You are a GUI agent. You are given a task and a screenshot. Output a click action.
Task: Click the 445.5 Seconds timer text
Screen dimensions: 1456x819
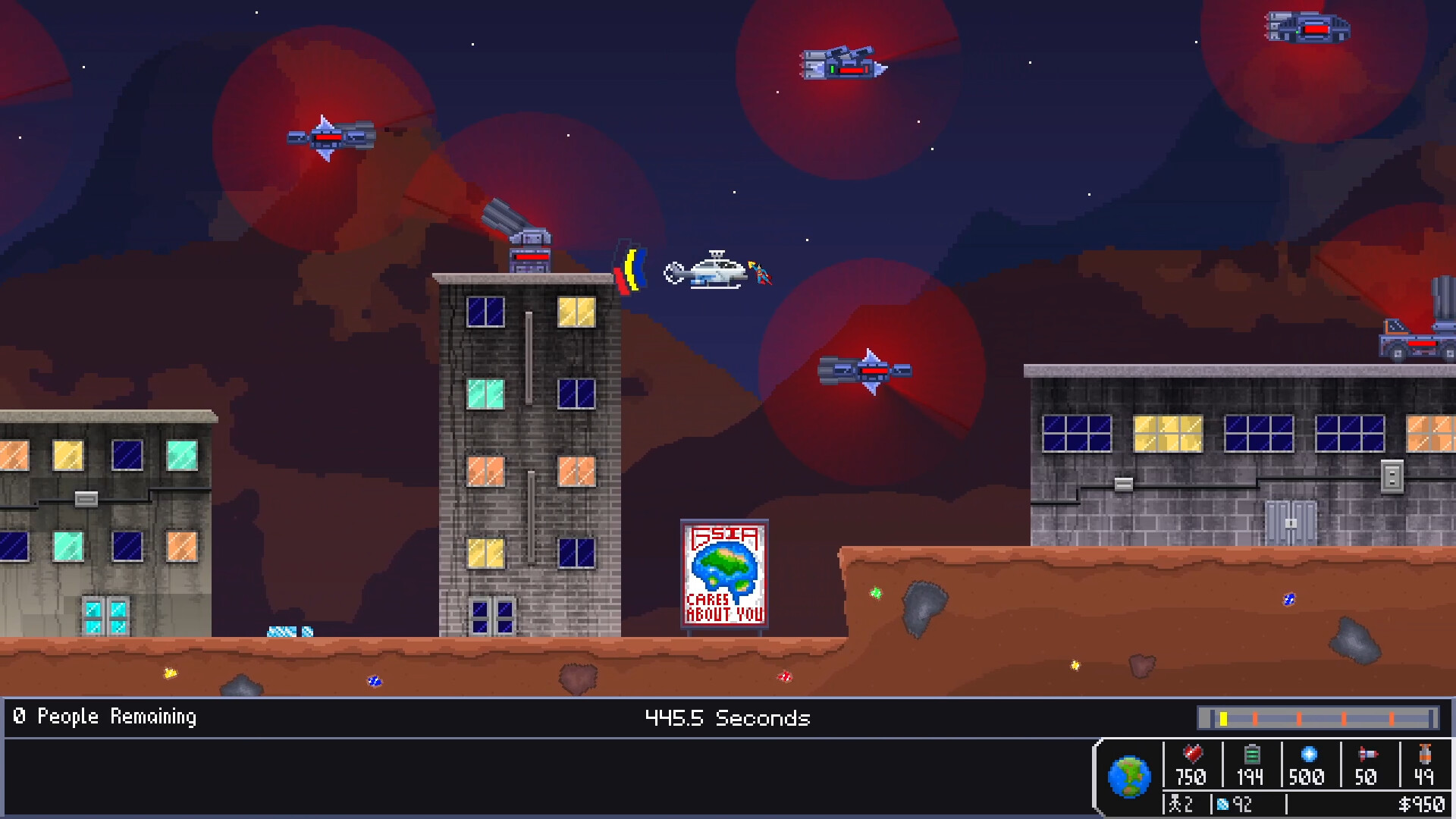[726, 718]
